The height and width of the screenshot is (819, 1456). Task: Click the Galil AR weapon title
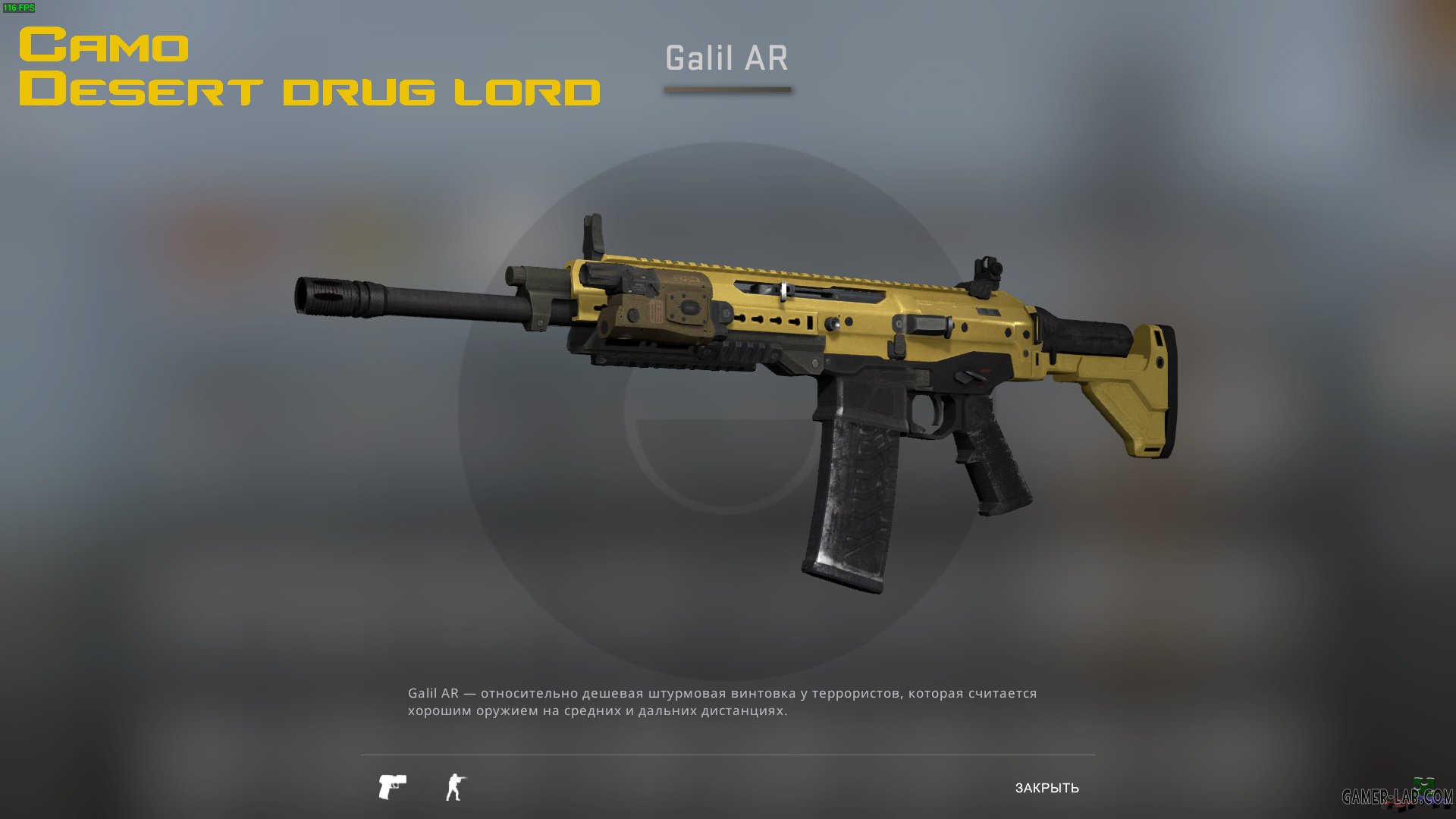pyautogui.click(x=727, y=58)
